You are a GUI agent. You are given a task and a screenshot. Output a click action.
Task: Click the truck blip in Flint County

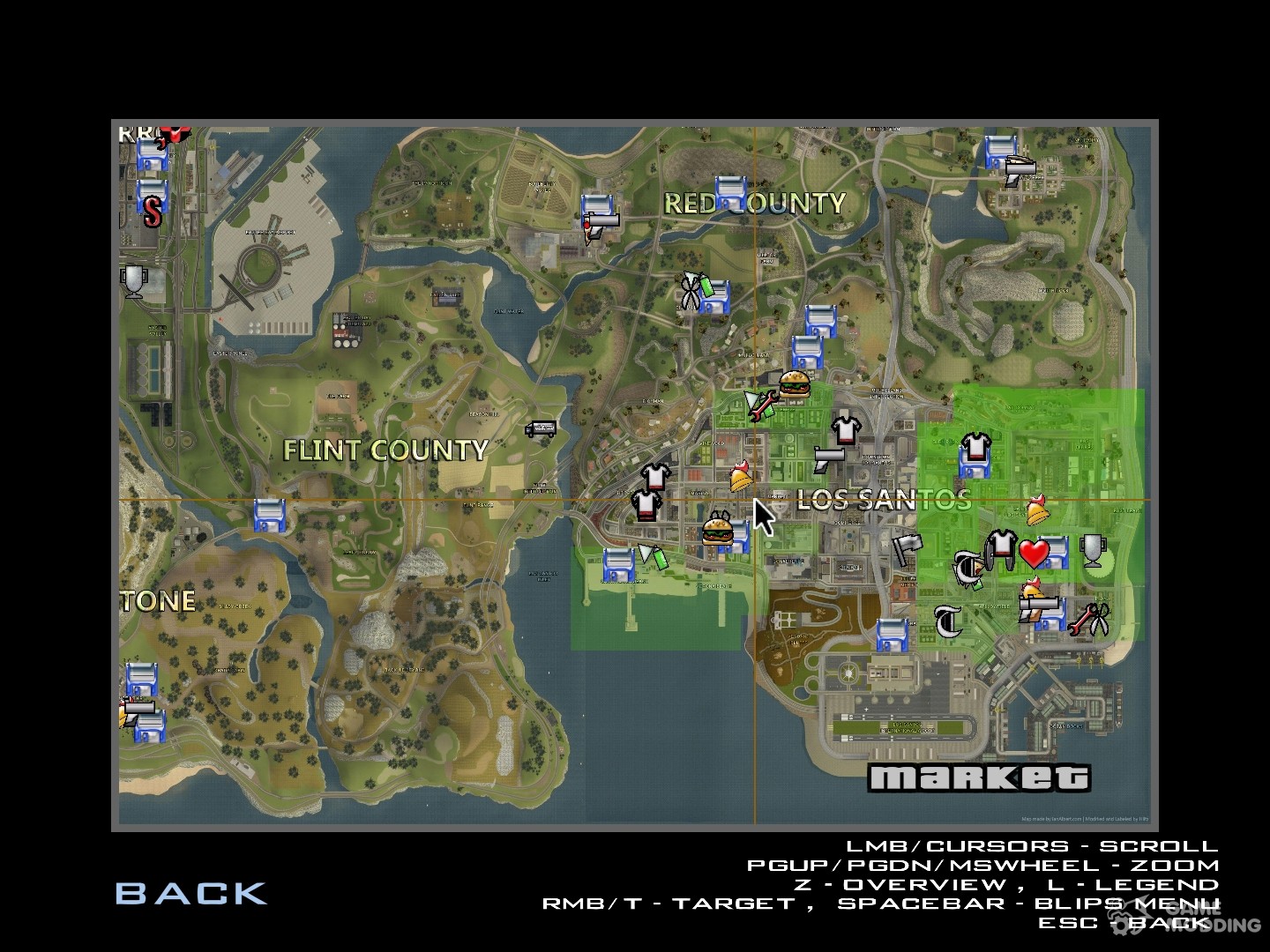[x=542, y=428]
